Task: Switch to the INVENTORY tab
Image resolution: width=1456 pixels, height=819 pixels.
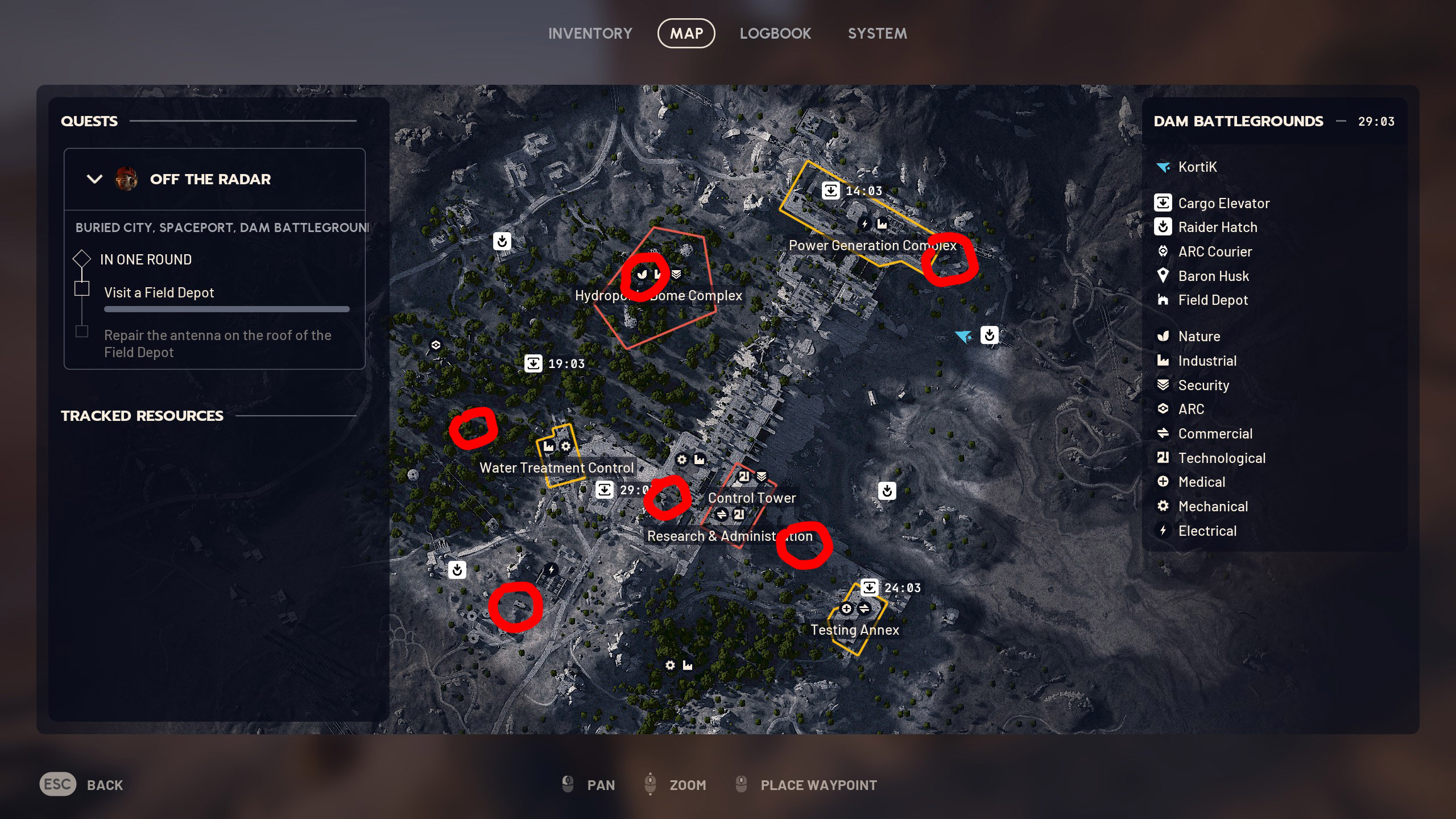Action: tap(590, 33)
